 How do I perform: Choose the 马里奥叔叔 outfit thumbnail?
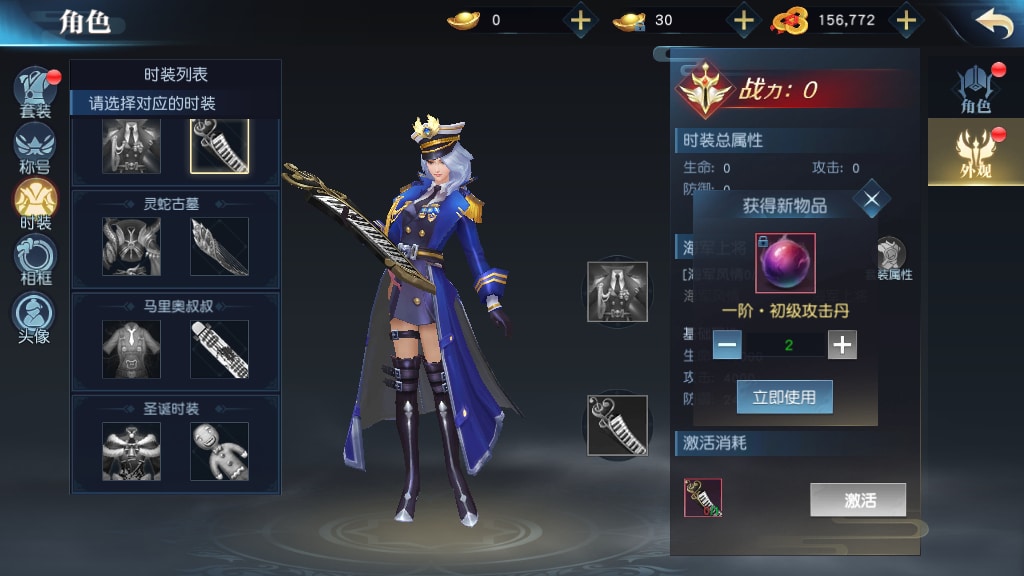point(131,349)
